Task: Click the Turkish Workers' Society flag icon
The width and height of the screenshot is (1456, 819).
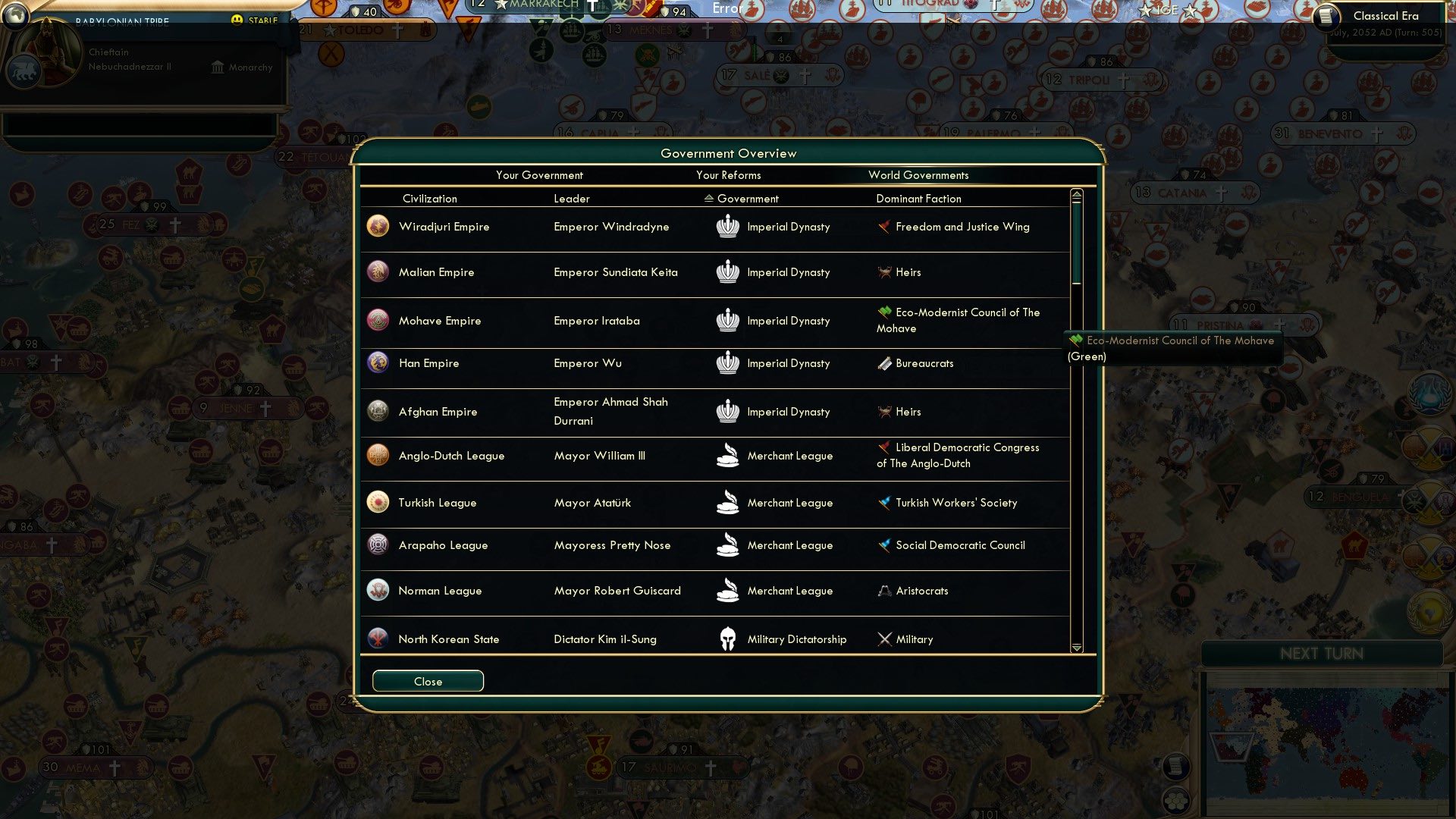Action: pos(884,502)
